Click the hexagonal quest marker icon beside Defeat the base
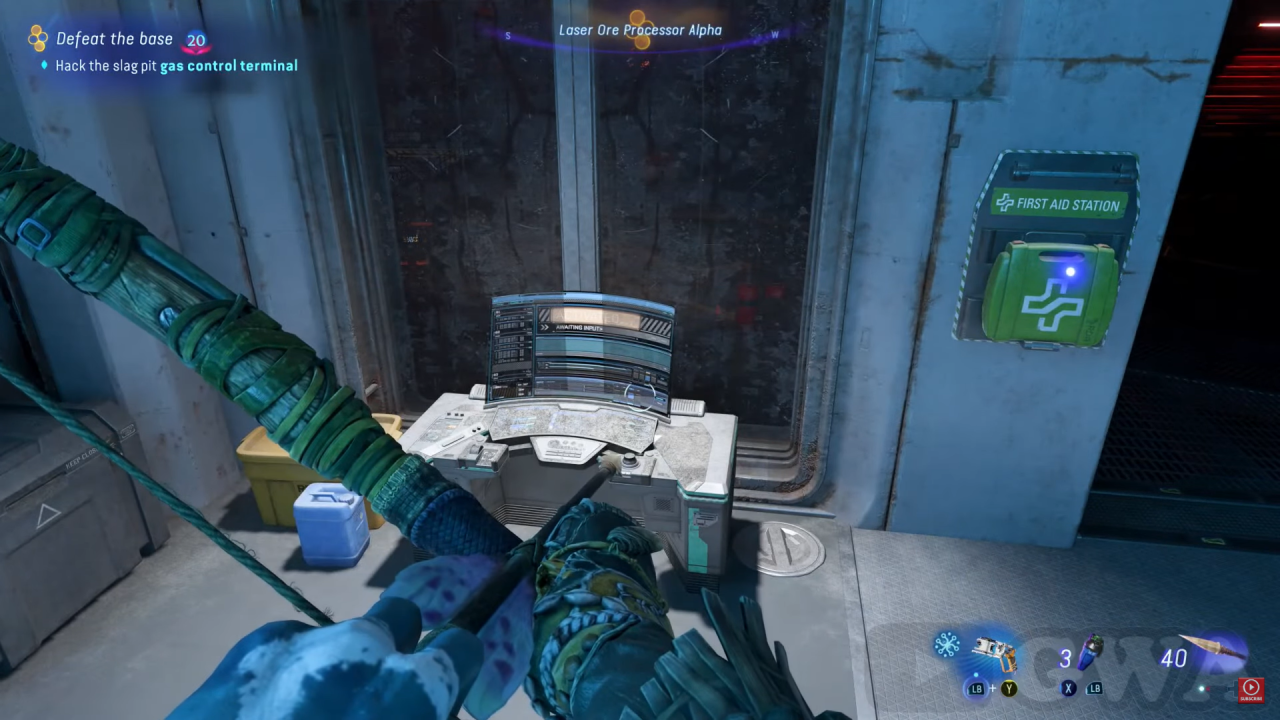This screenshot has height=720, width=1280. (x=38, y=38)
